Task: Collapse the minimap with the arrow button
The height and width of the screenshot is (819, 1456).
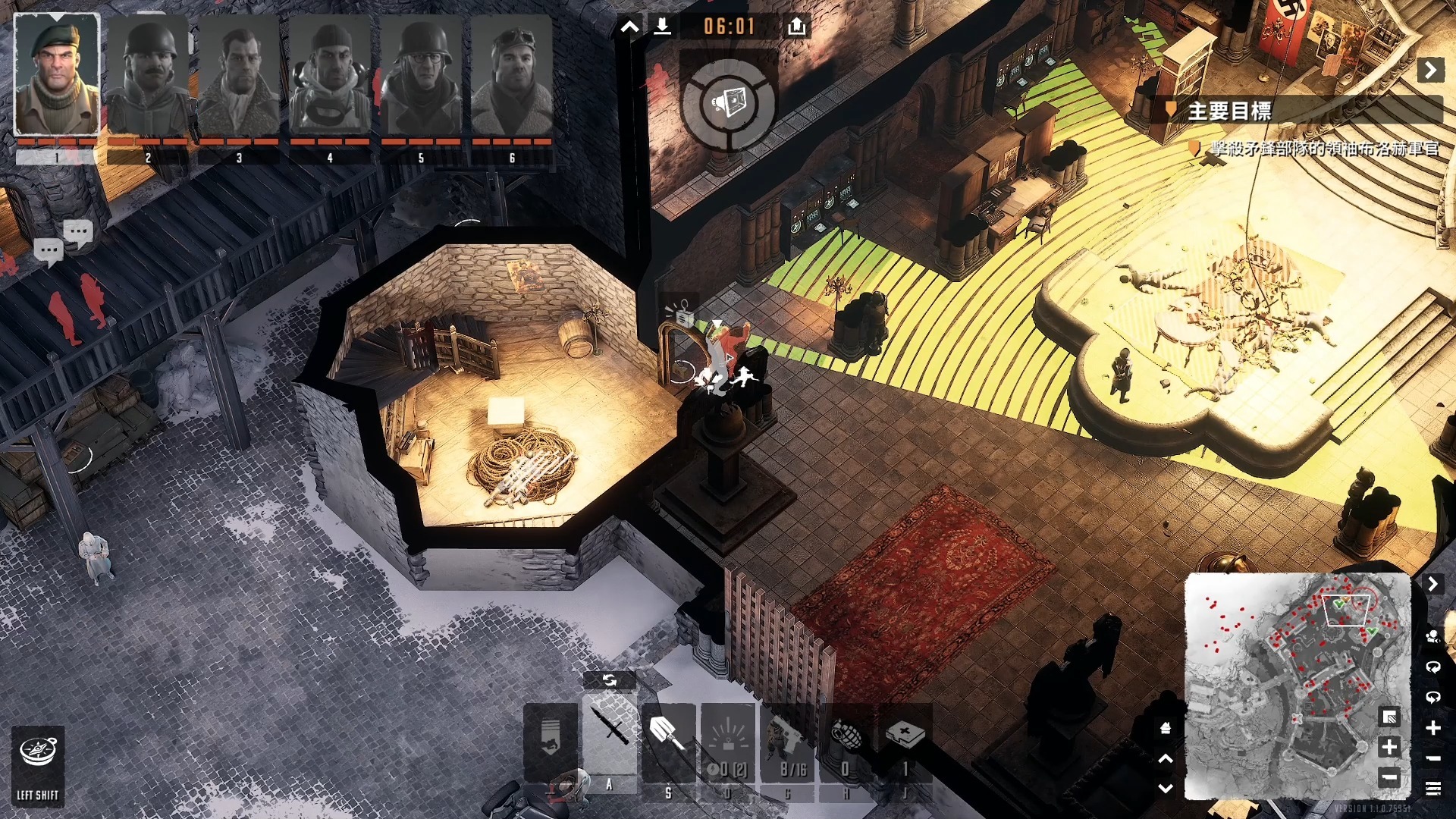Action: (1432, 584)
